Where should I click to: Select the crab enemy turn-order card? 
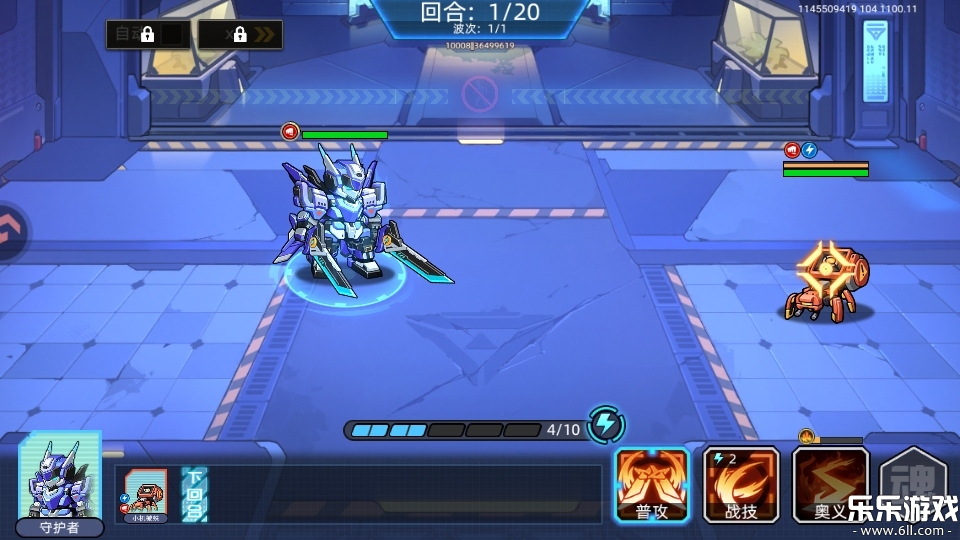(x=141, y=493)
